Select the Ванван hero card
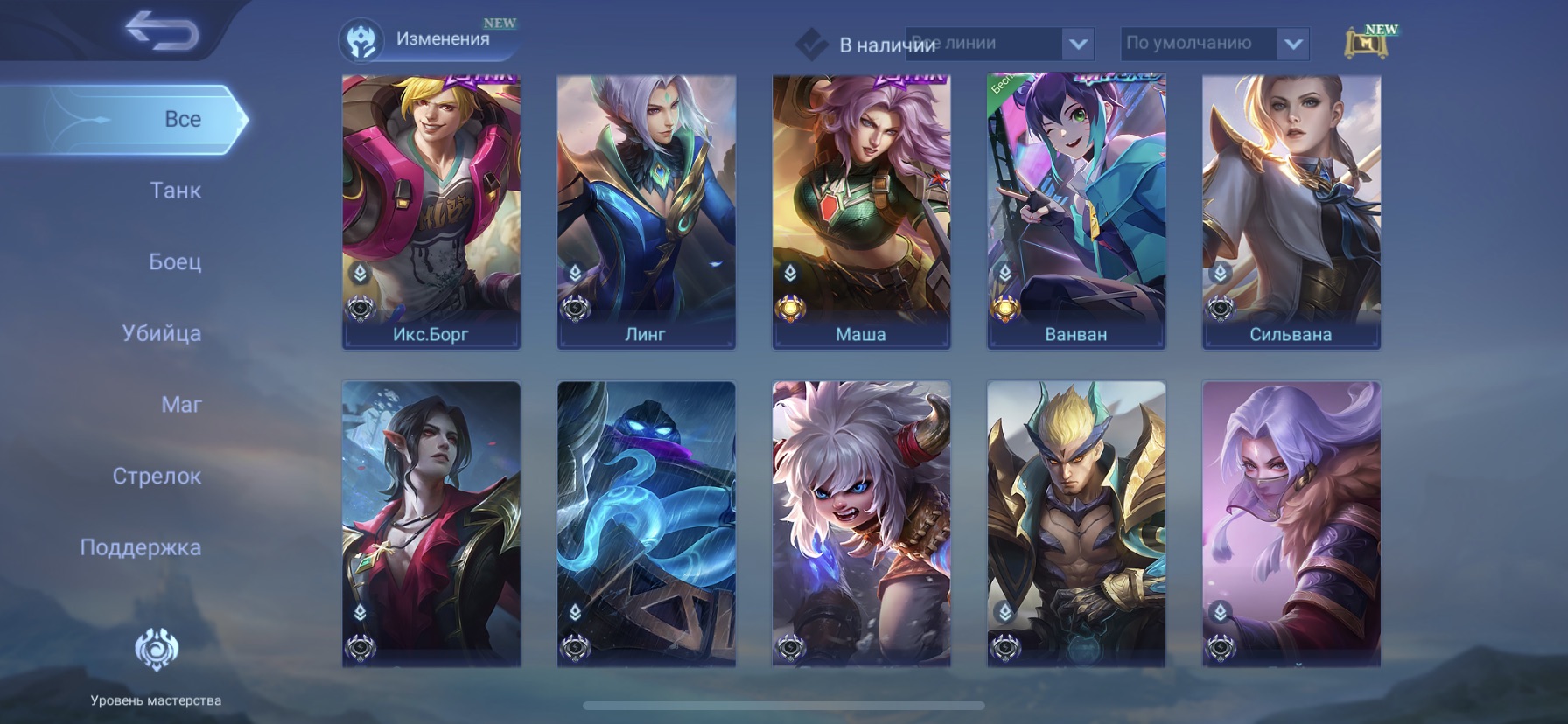The width and height of the screenshot is (1568, 724). pos(1076,212)
